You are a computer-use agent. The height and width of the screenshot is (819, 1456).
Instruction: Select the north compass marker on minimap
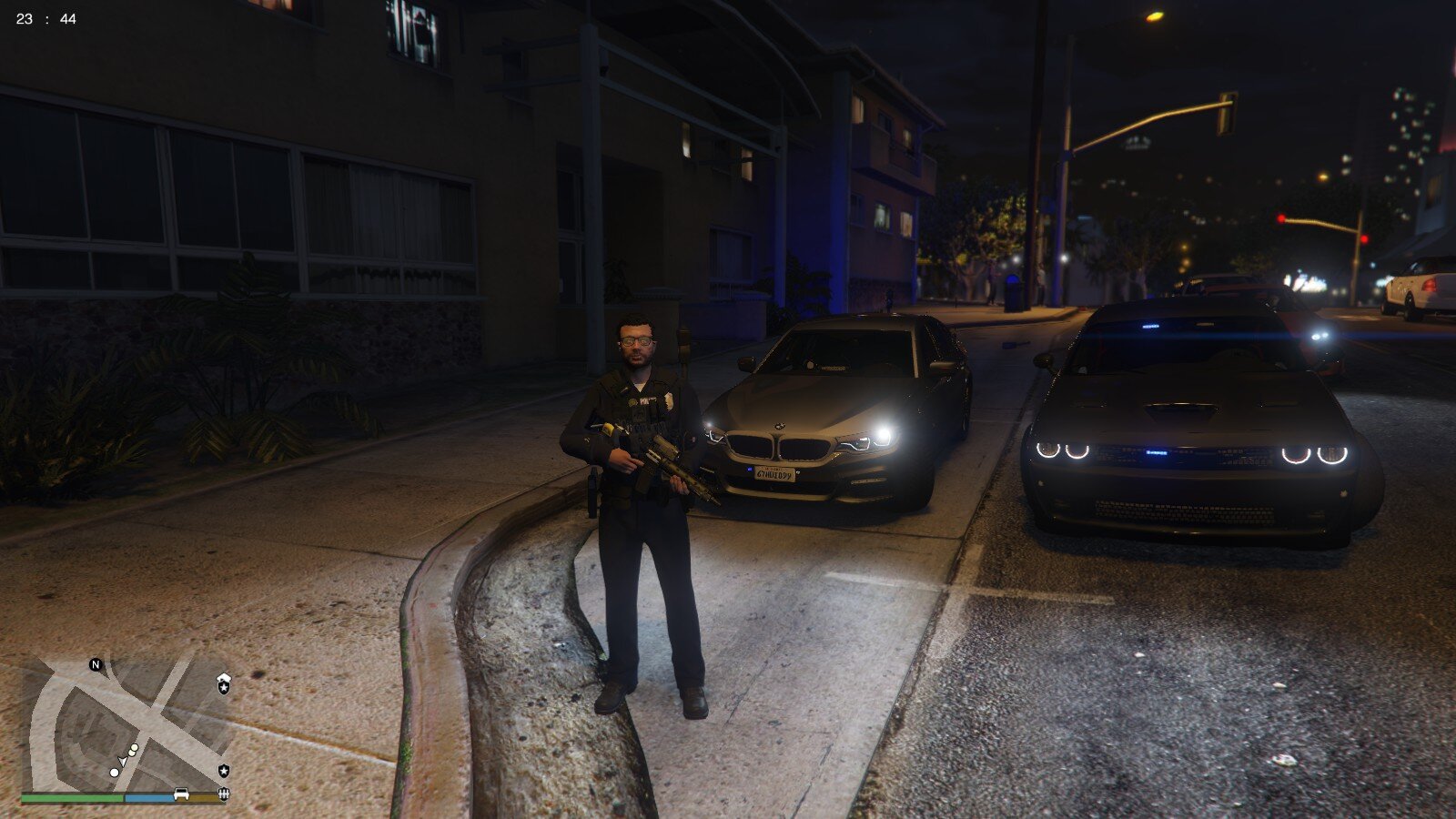point(96,664)
